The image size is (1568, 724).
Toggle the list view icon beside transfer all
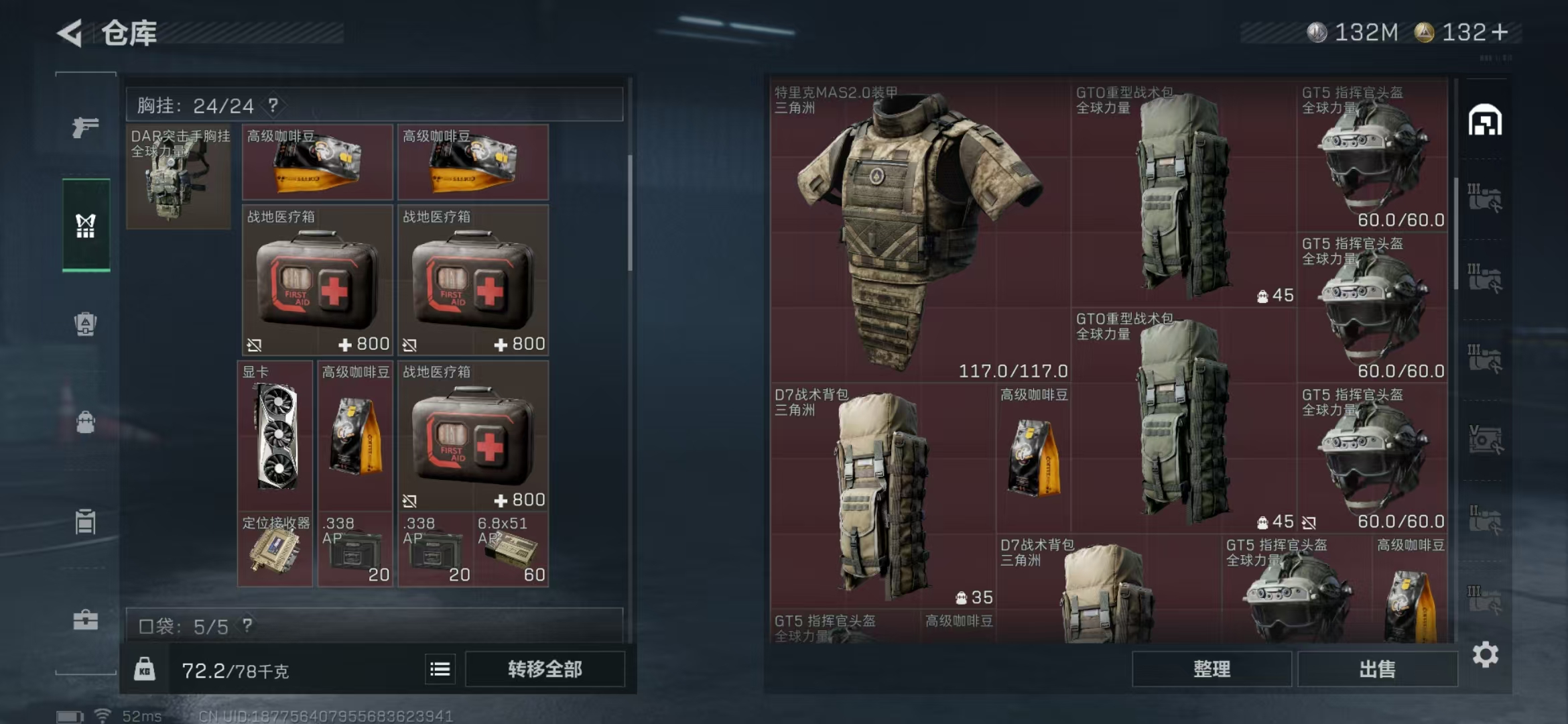[x=440, y=669]
